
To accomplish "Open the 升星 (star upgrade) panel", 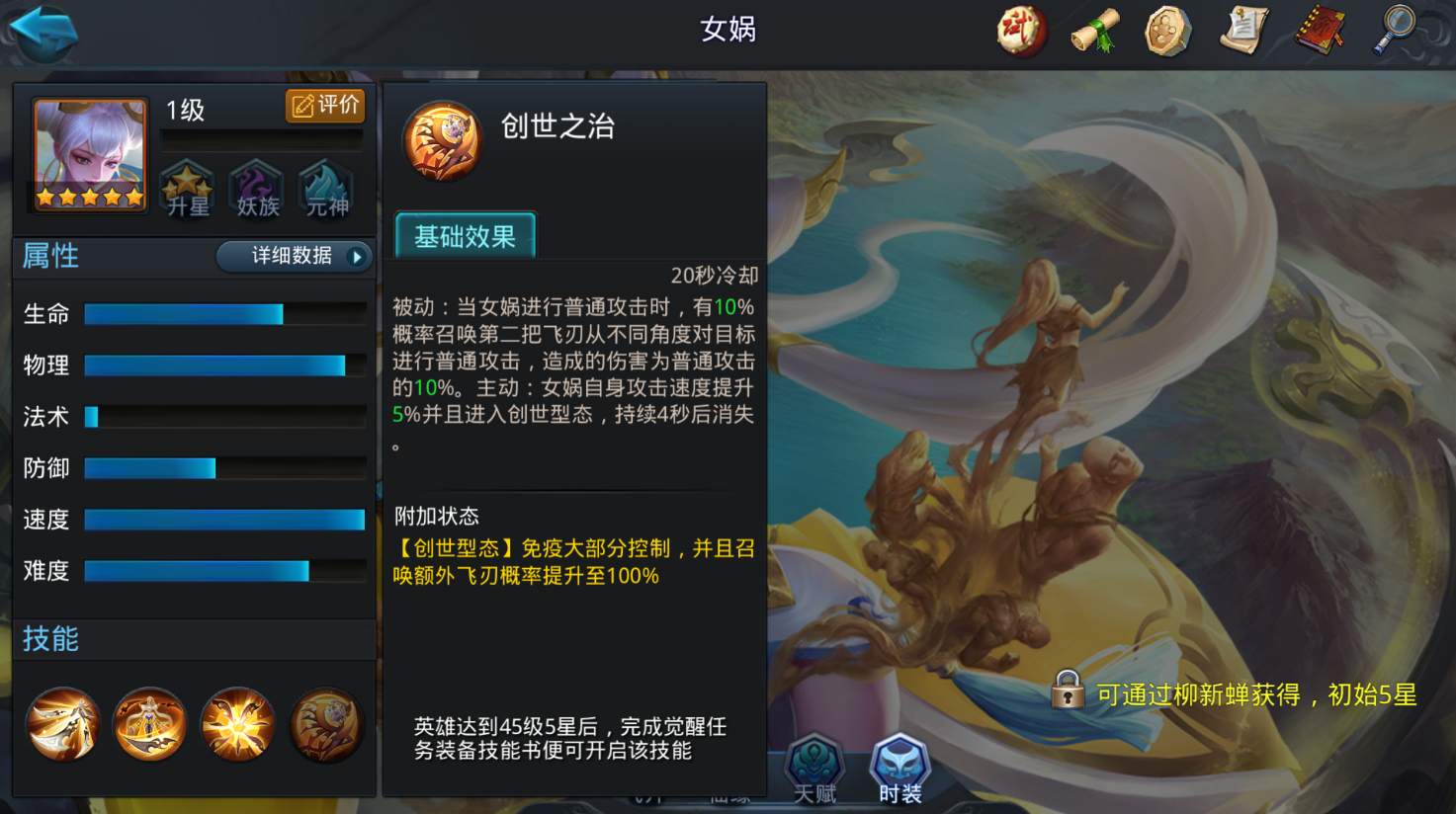I will [186, 189].
